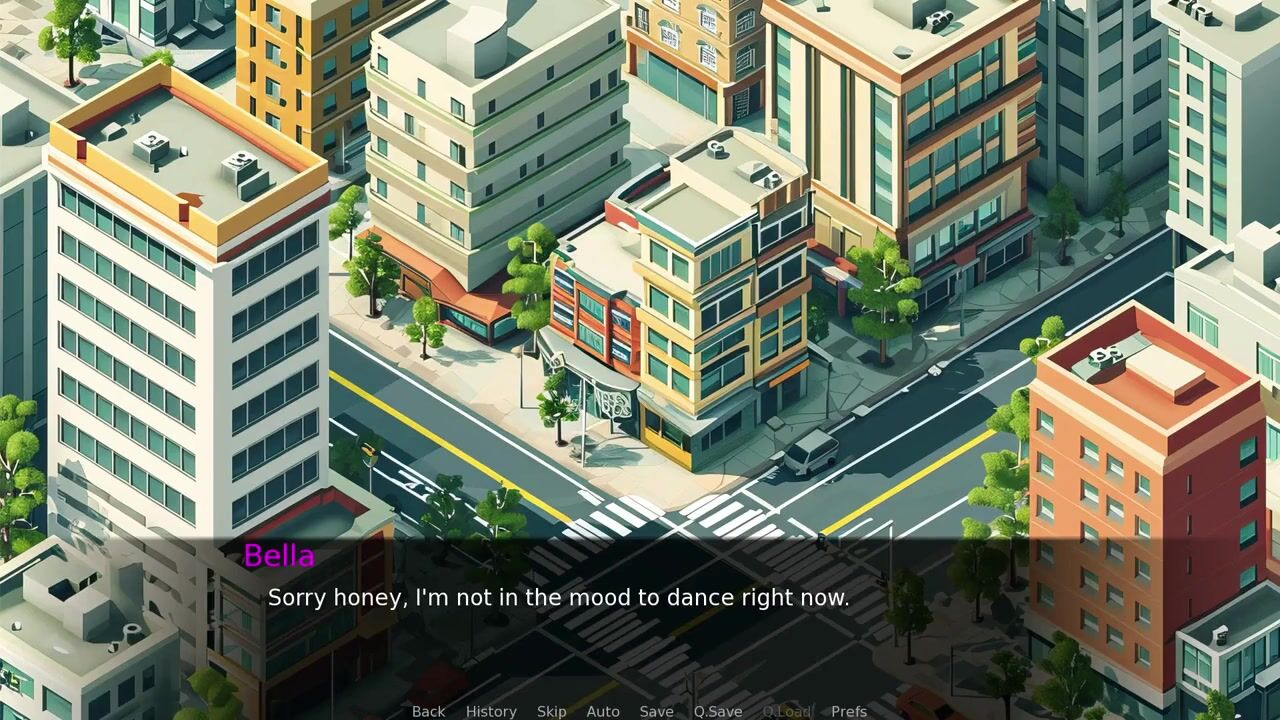
Task: Go Back to the previous dialogue line
Action: tap(428, 711)
